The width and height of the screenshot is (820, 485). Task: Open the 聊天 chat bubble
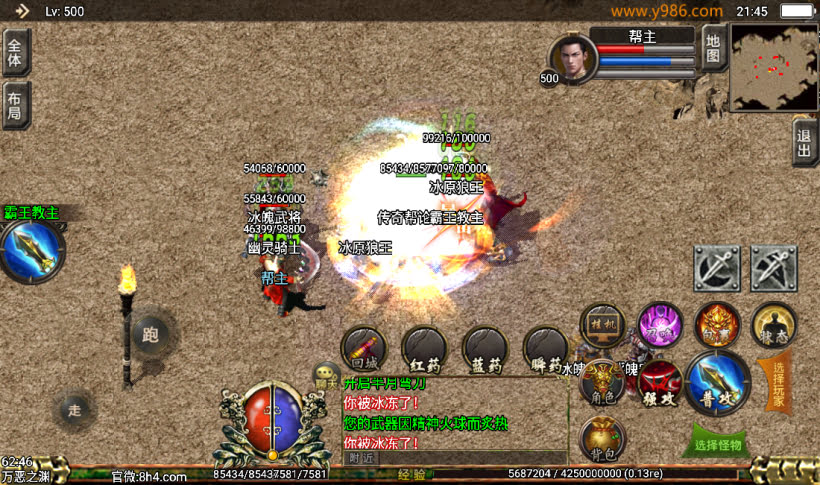pyautogui.click(x=326, y=376)
